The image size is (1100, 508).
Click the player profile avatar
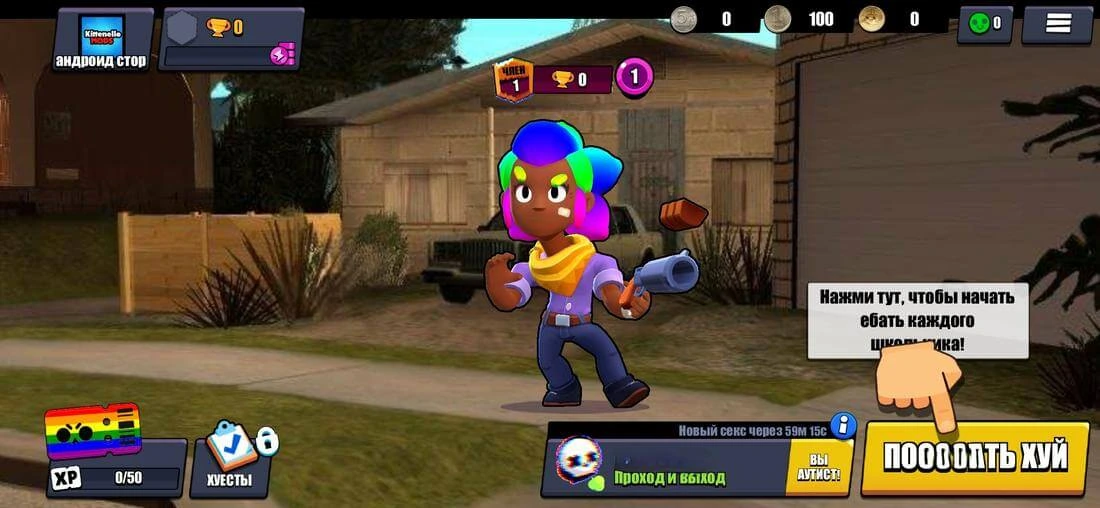(100, 38)
